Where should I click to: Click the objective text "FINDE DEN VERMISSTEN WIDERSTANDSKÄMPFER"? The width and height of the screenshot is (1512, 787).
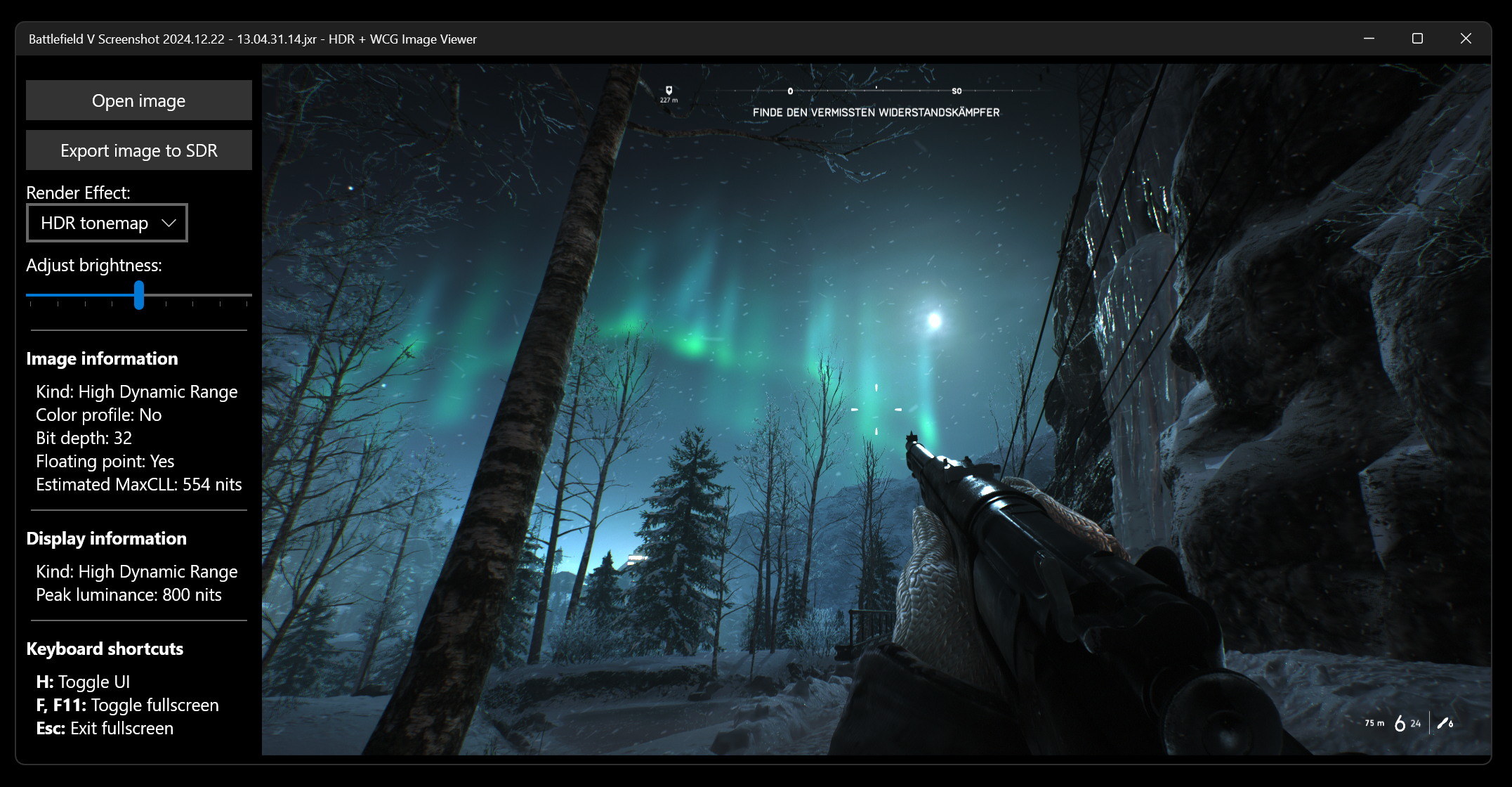876,112
